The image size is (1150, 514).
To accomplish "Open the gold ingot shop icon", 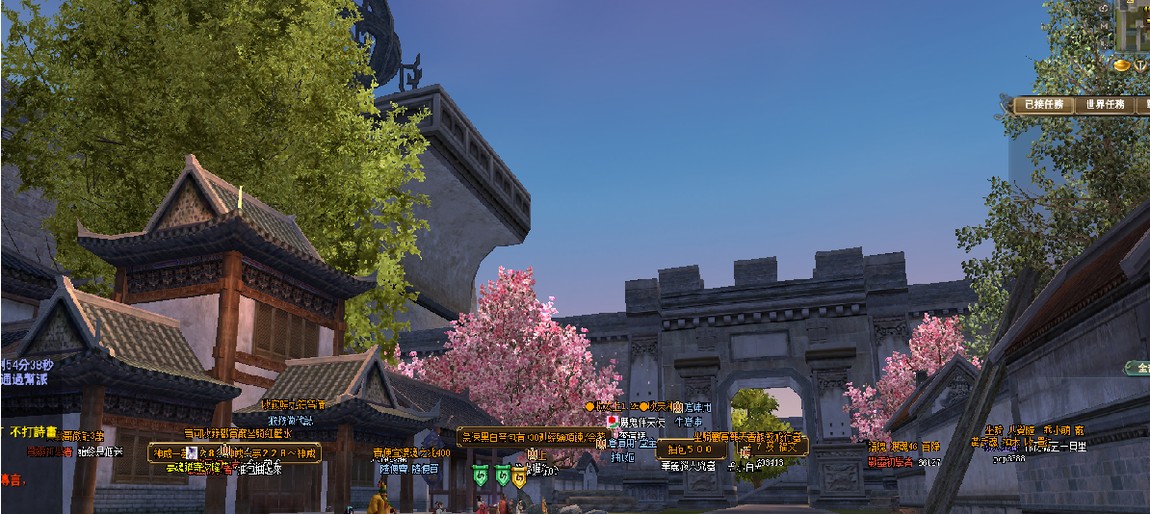I will coord(1121,66).
